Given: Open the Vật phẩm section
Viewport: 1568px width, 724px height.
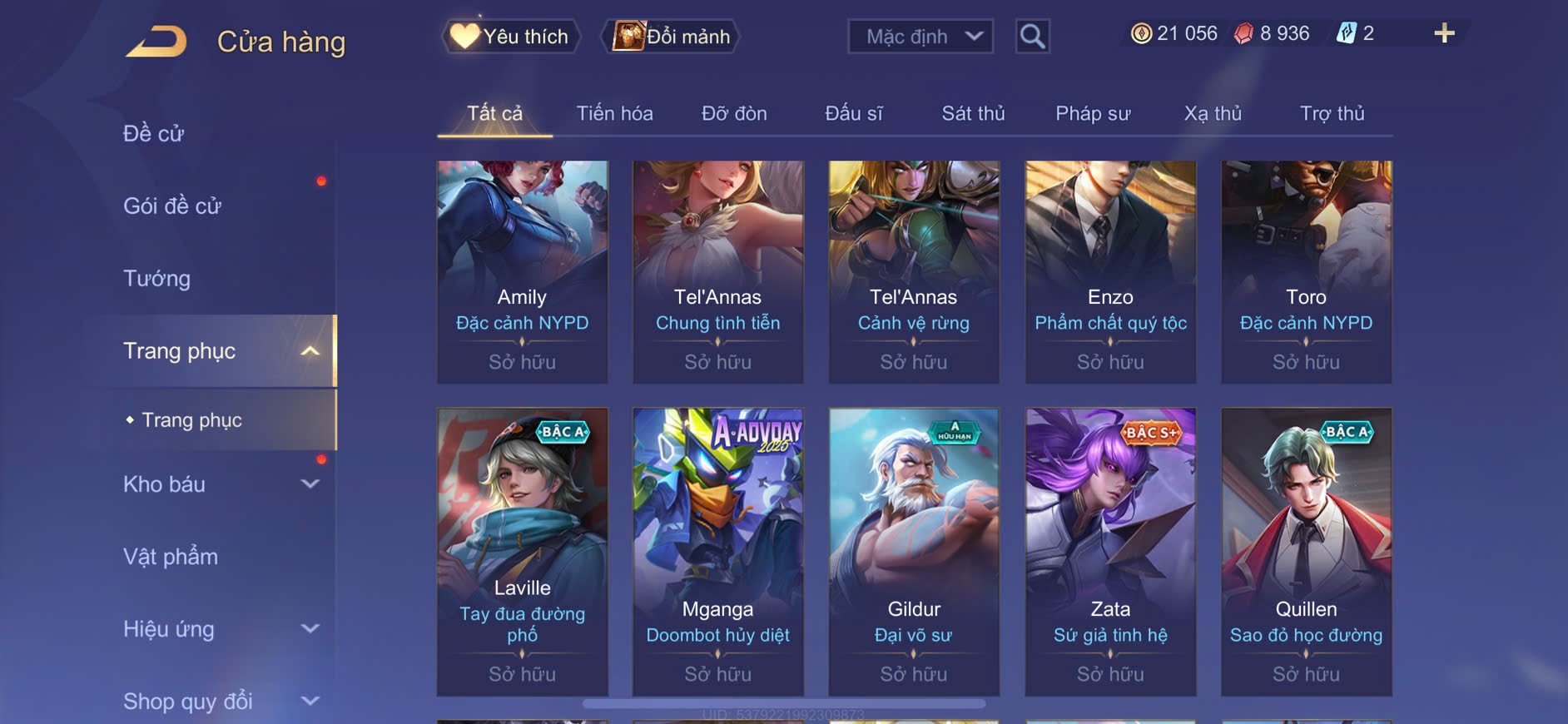Looking at the screenshot, I should coord(171,557).
